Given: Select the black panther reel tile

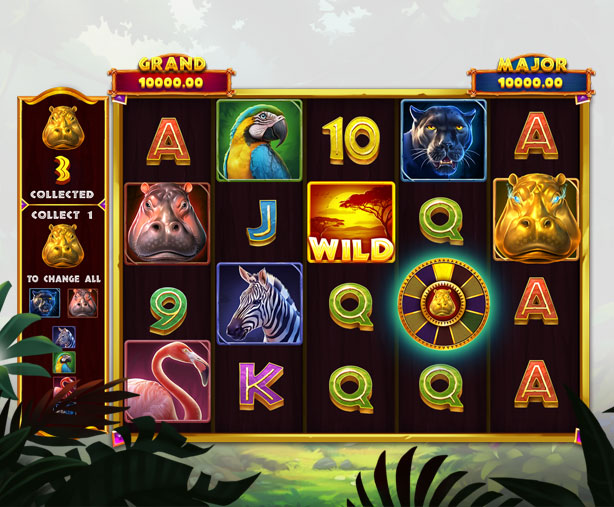Looking at the screenshot, I should pos(443,140).
